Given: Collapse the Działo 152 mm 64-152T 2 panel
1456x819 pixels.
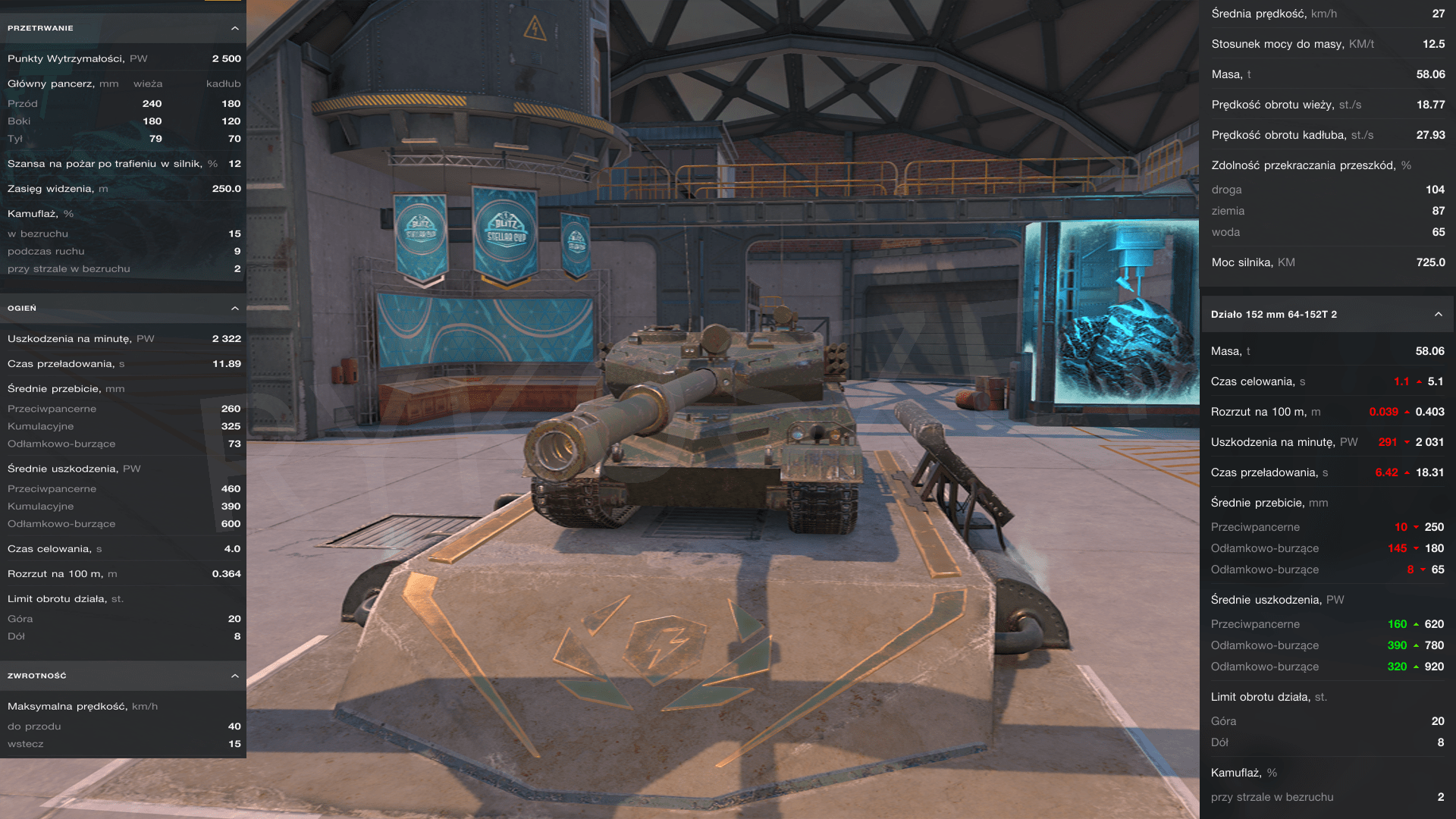Looking at the screenshot, I should click(x=1438, y=314).
